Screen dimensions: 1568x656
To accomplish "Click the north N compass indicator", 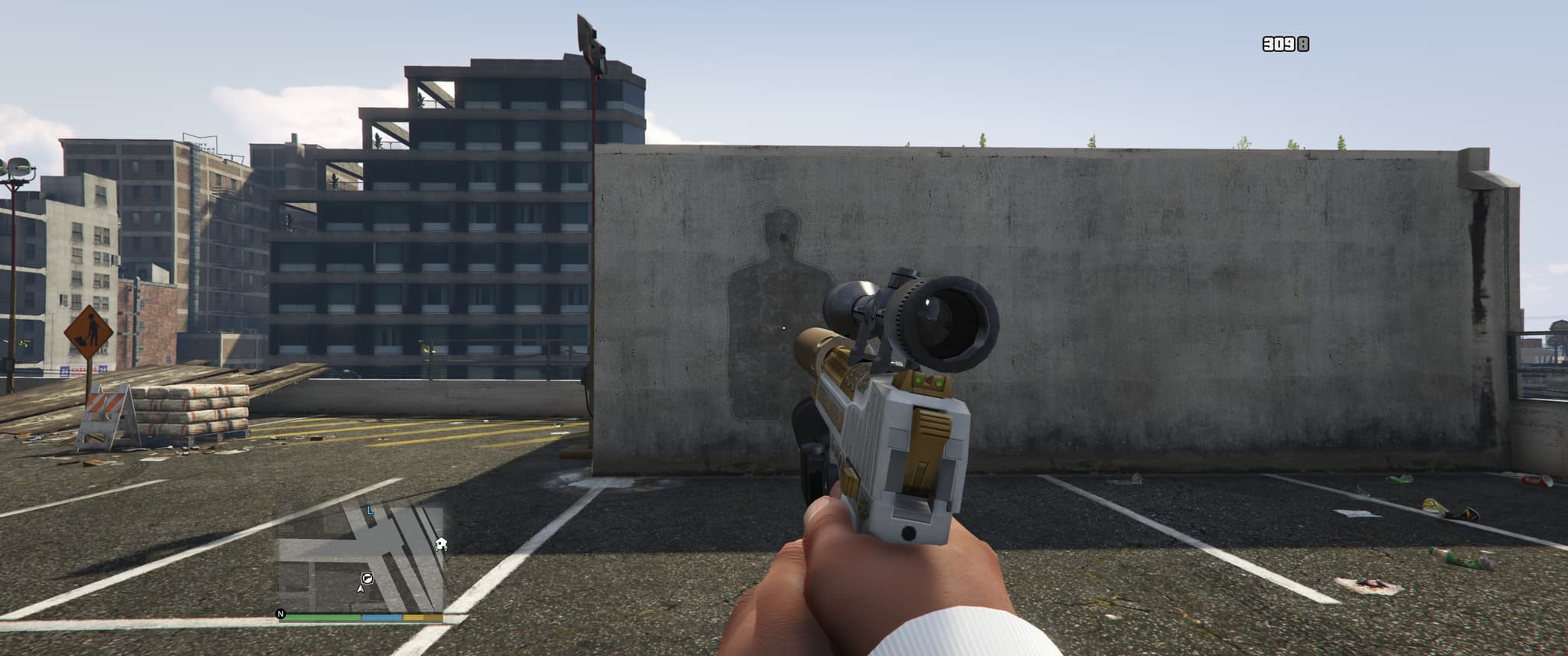I will (x=280, y=613).
